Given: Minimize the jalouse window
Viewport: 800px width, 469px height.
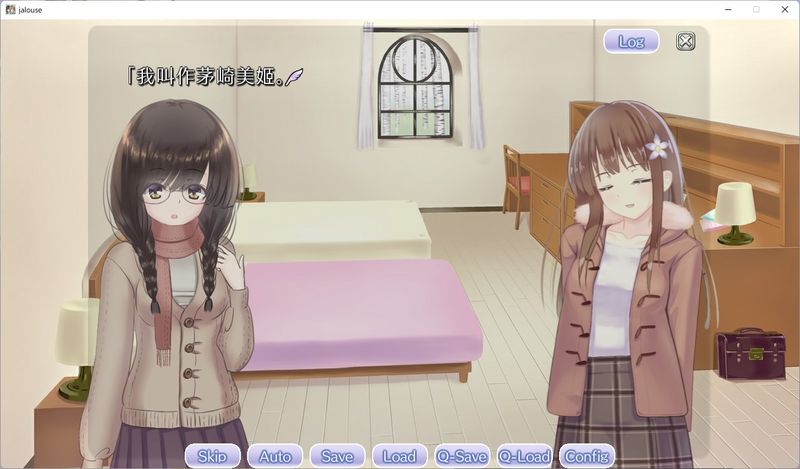Looking at the screenshot, I should [728, 9].
